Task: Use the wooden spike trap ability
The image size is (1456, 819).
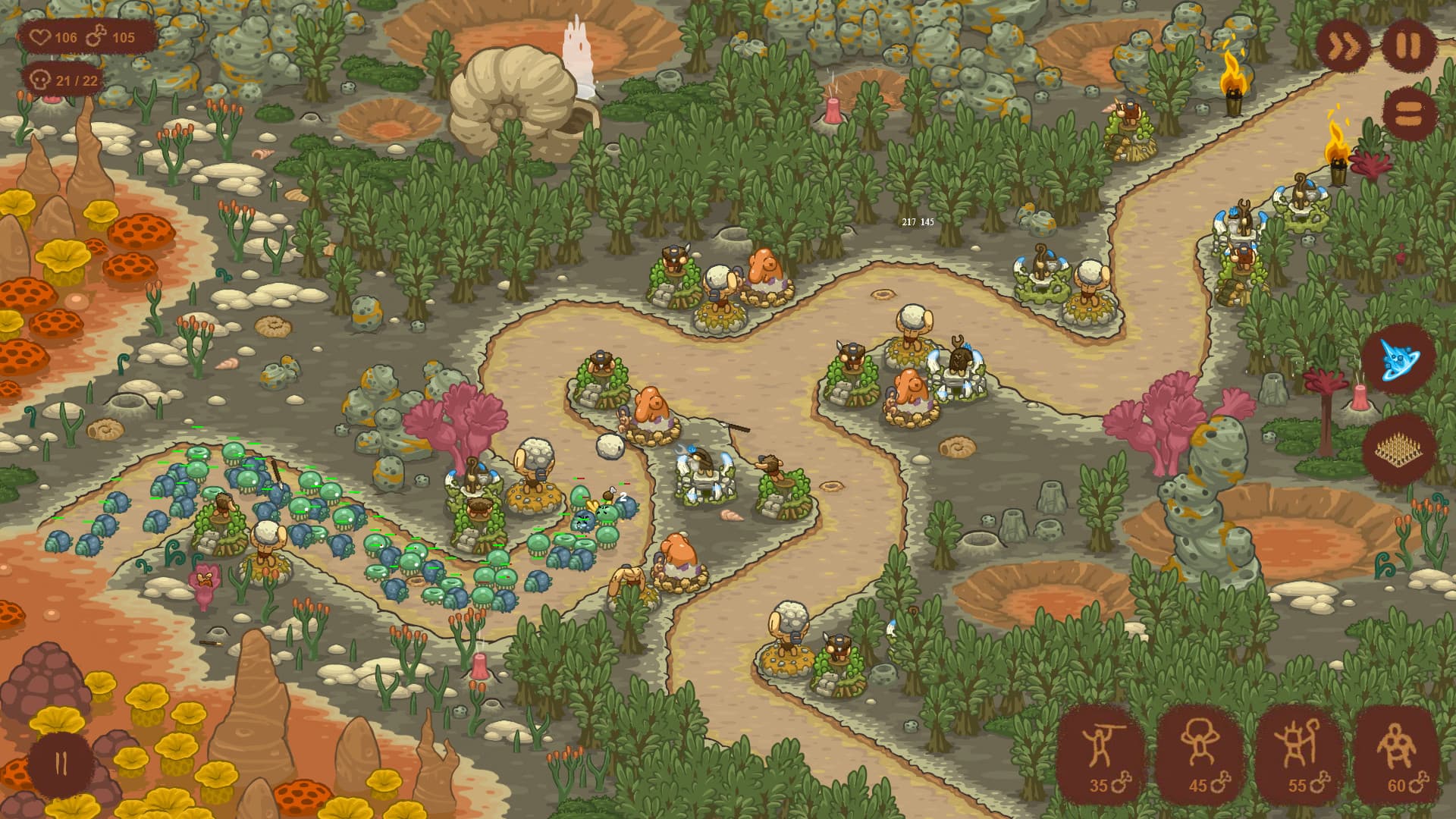Action: [x=1399, y=450]
